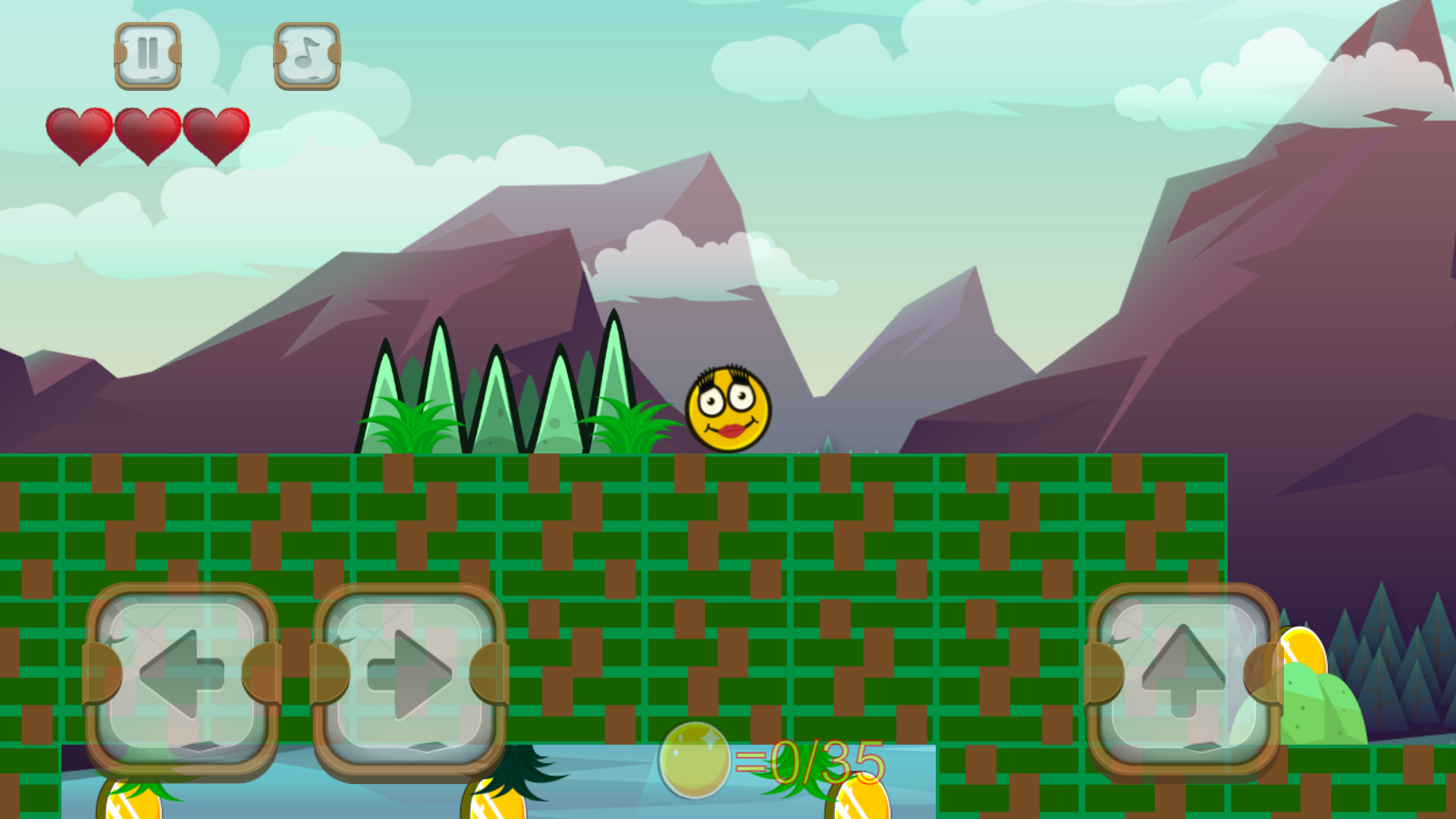Open pause menu via pause icon
Viewport: 1456px width, 819px height.
click(147, 54)
